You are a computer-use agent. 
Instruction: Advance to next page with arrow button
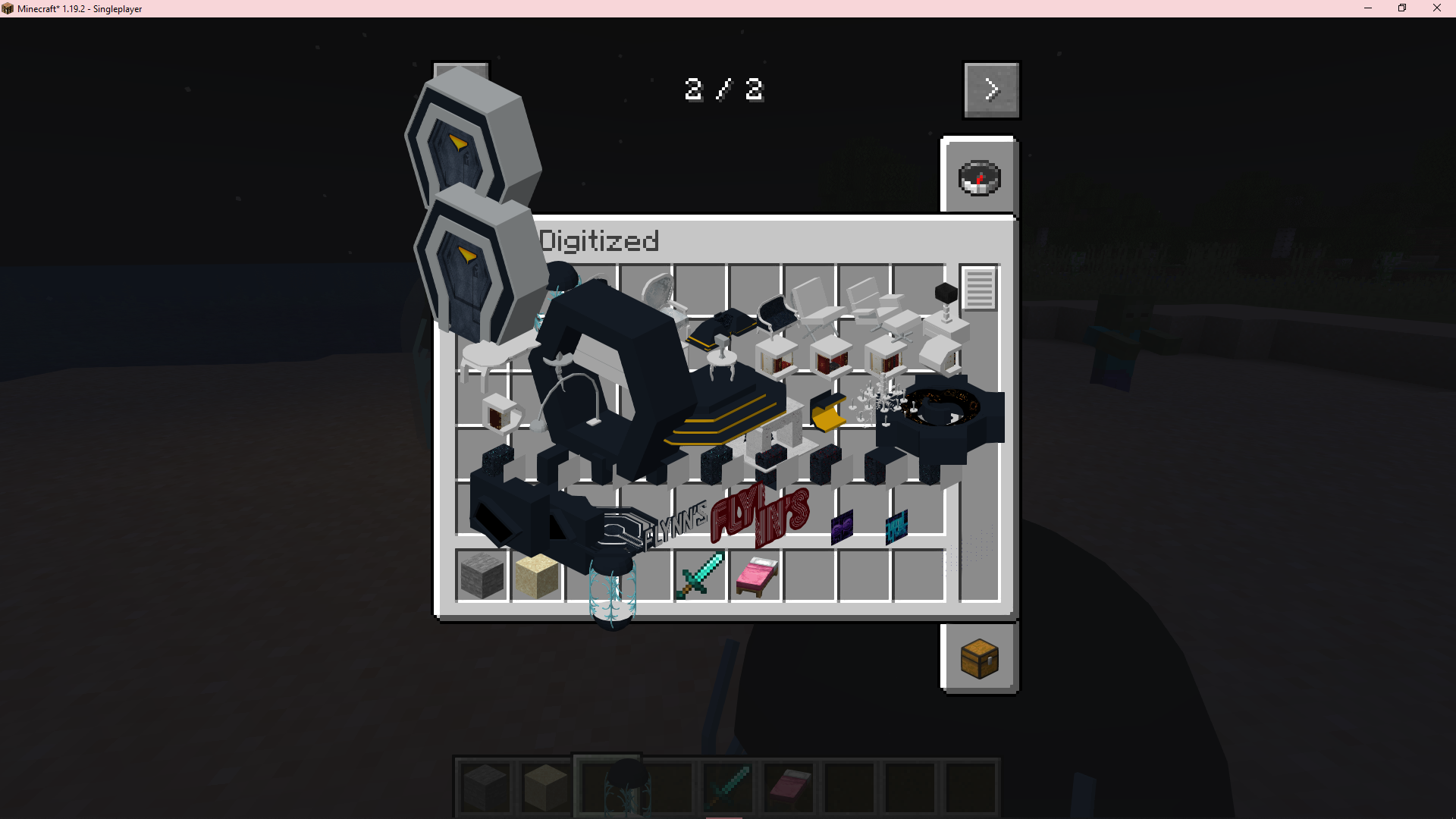point(991,89)
